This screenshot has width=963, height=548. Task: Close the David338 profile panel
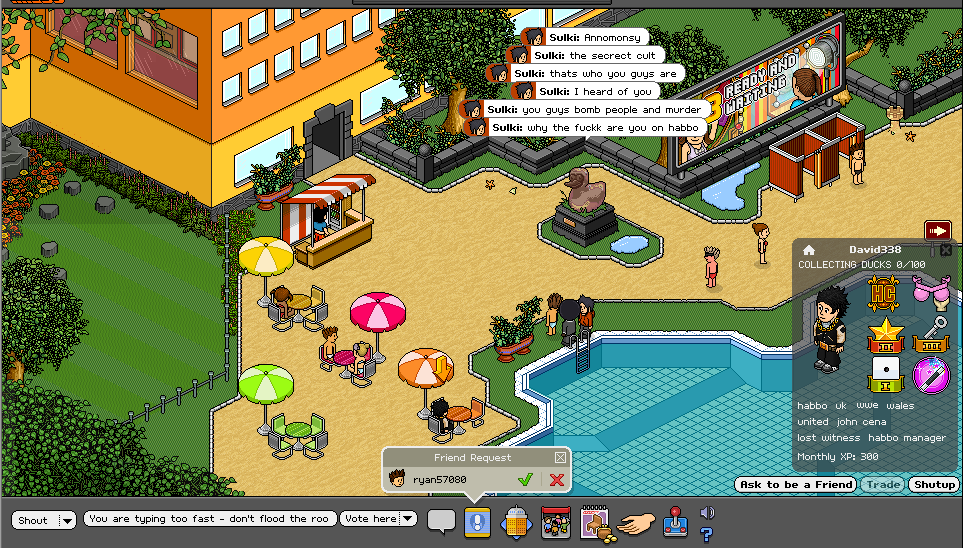click(x=946, y=249)
